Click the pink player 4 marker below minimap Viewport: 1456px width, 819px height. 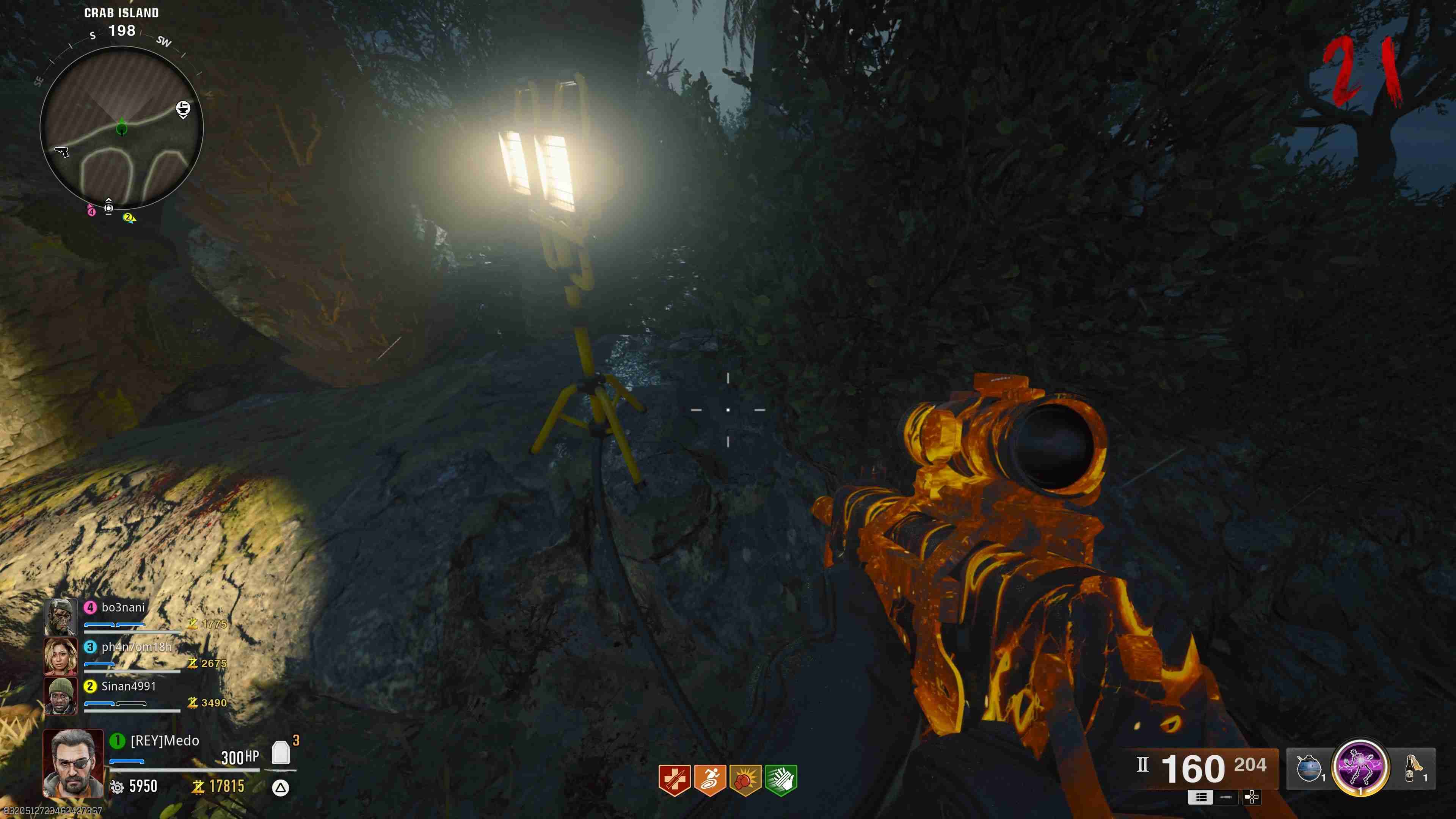click(x=91, y=212)
